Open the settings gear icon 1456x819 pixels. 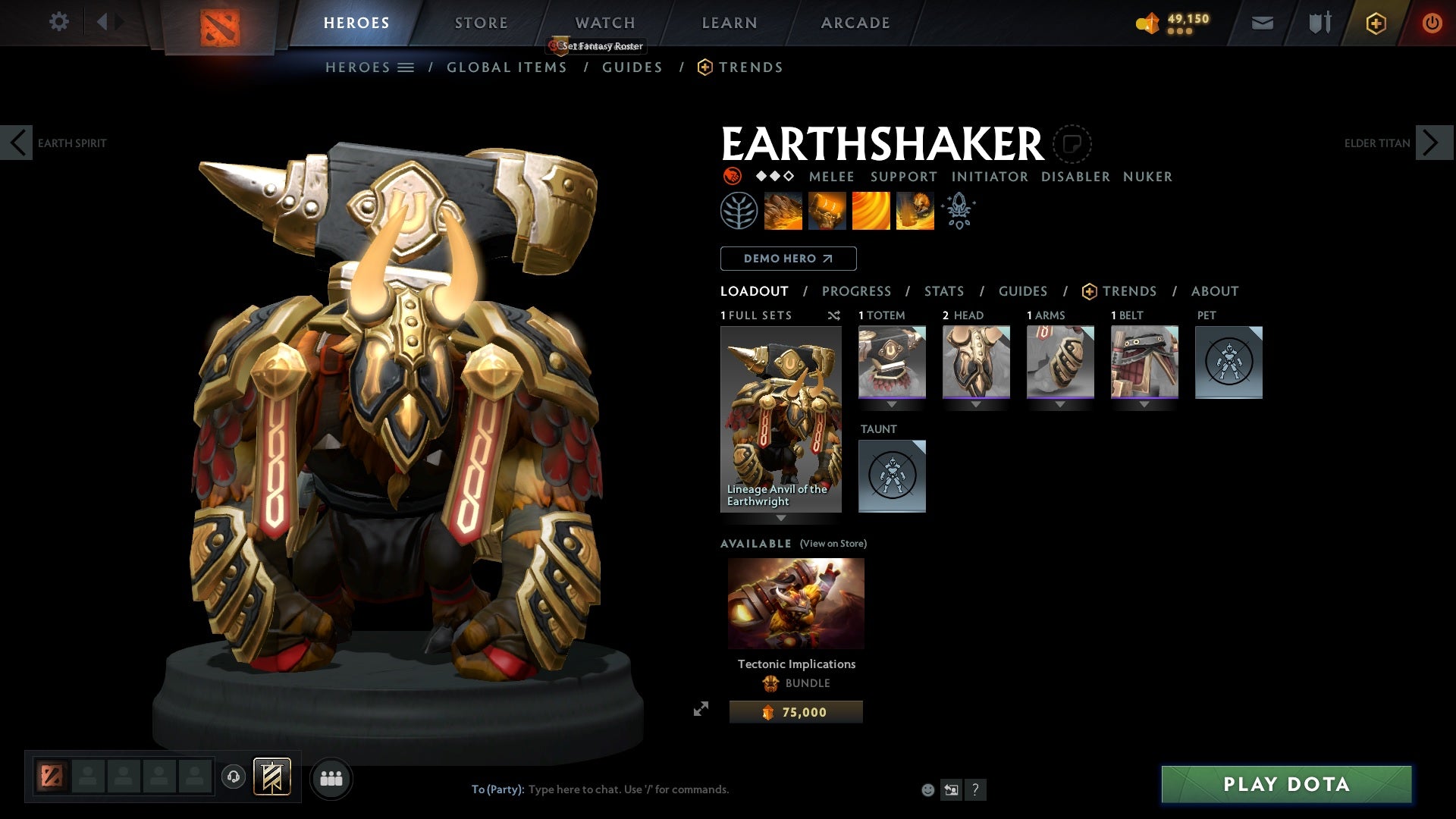pyautogui.click(x=58, y=22)
